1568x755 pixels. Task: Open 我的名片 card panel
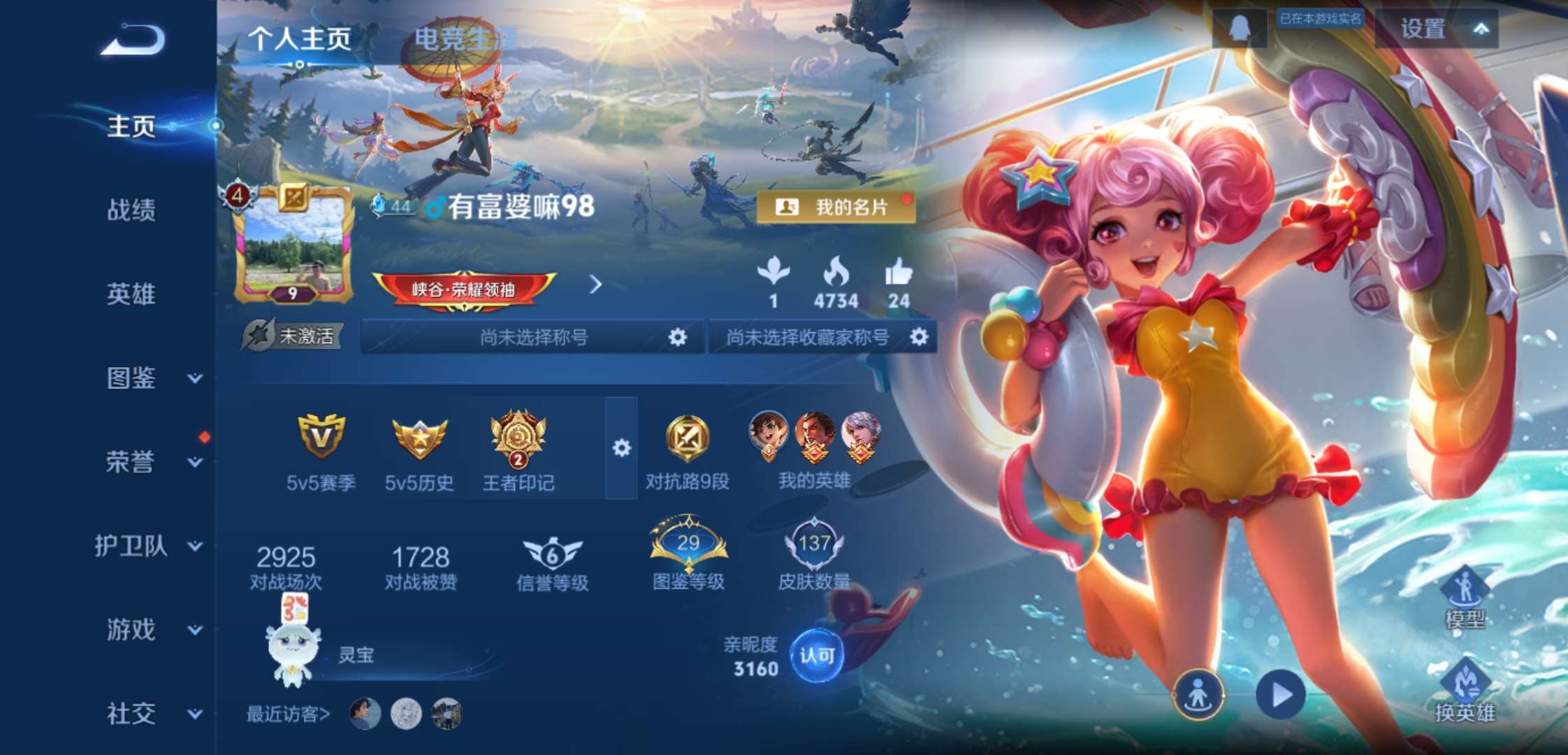(837, 206)
